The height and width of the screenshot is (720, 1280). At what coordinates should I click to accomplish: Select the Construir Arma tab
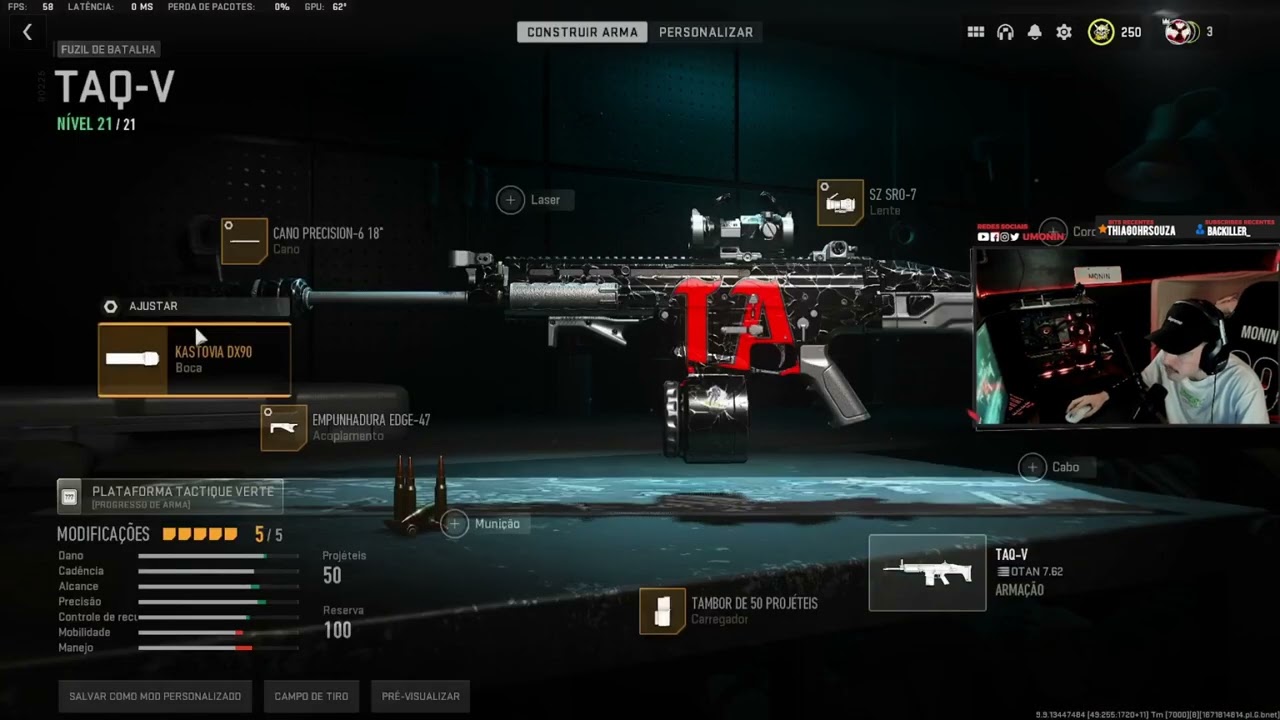pos(582,32)
